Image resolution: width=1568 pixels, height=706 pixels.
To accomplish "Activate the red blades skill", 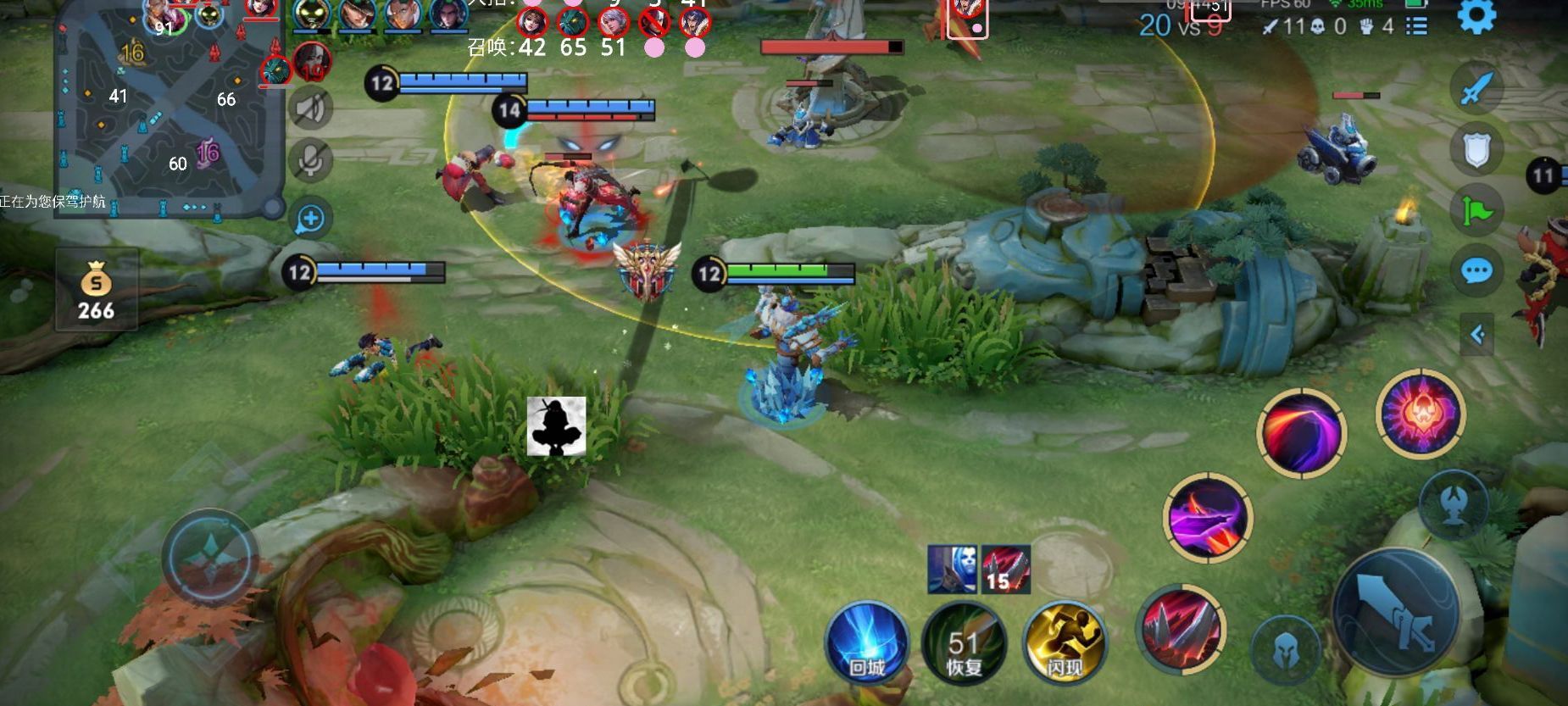I will [x=1181, y=629].
